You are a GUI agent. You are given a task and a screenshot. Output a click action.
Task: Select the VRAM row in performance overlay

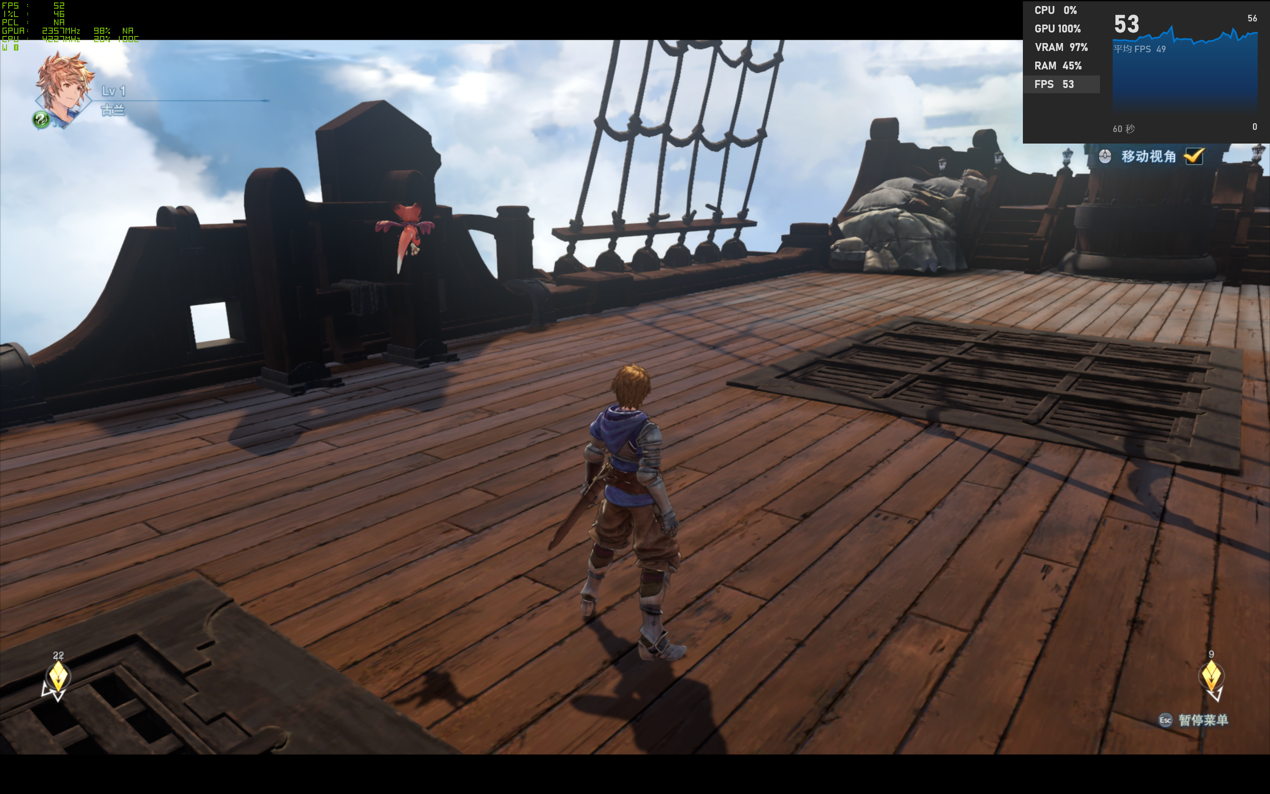click(x=1061, y=47)
